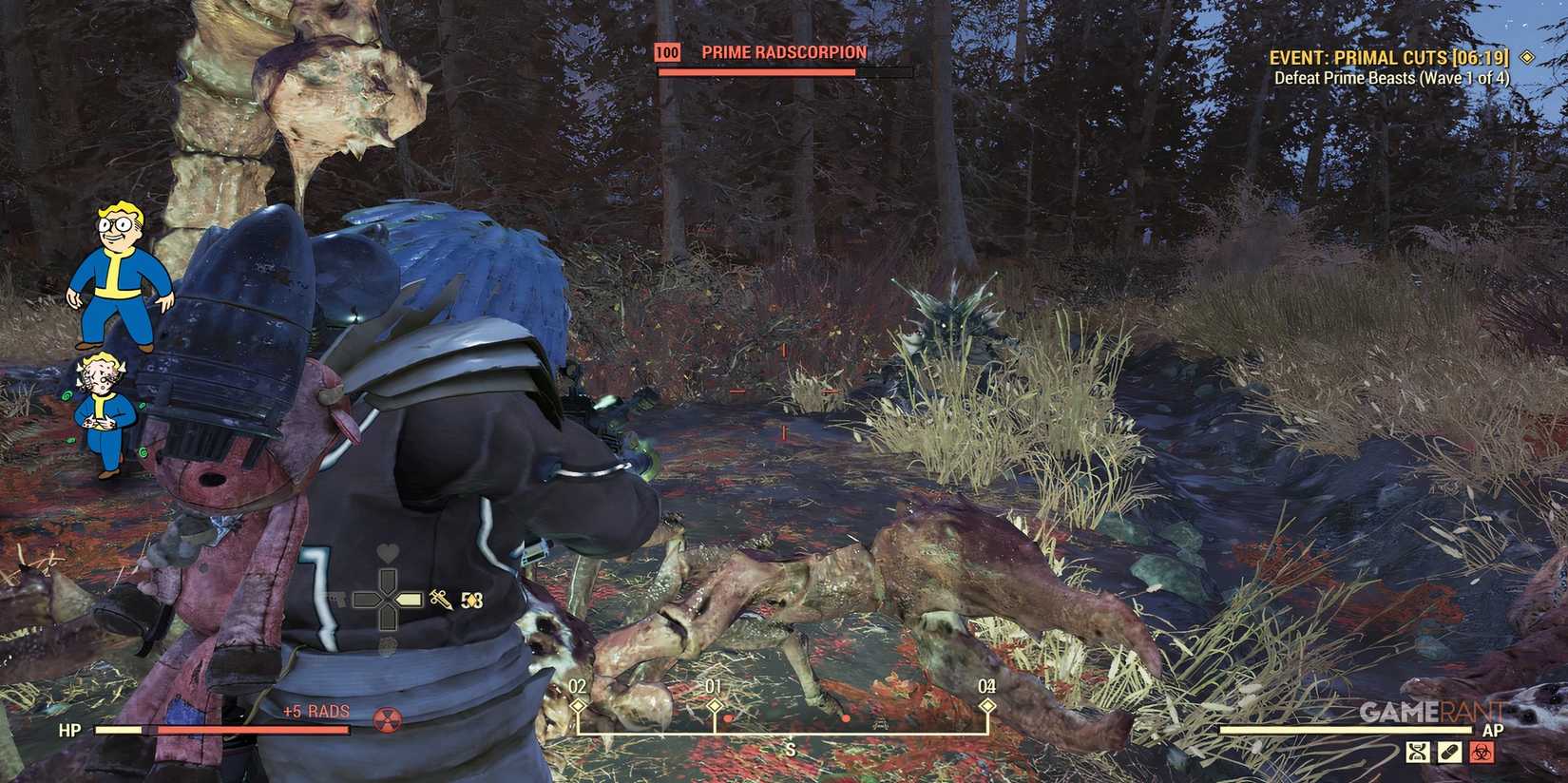Expand the compass marker labeled 02
The height and width of the screenshot is (783, 1568).
tap(576, 703)
